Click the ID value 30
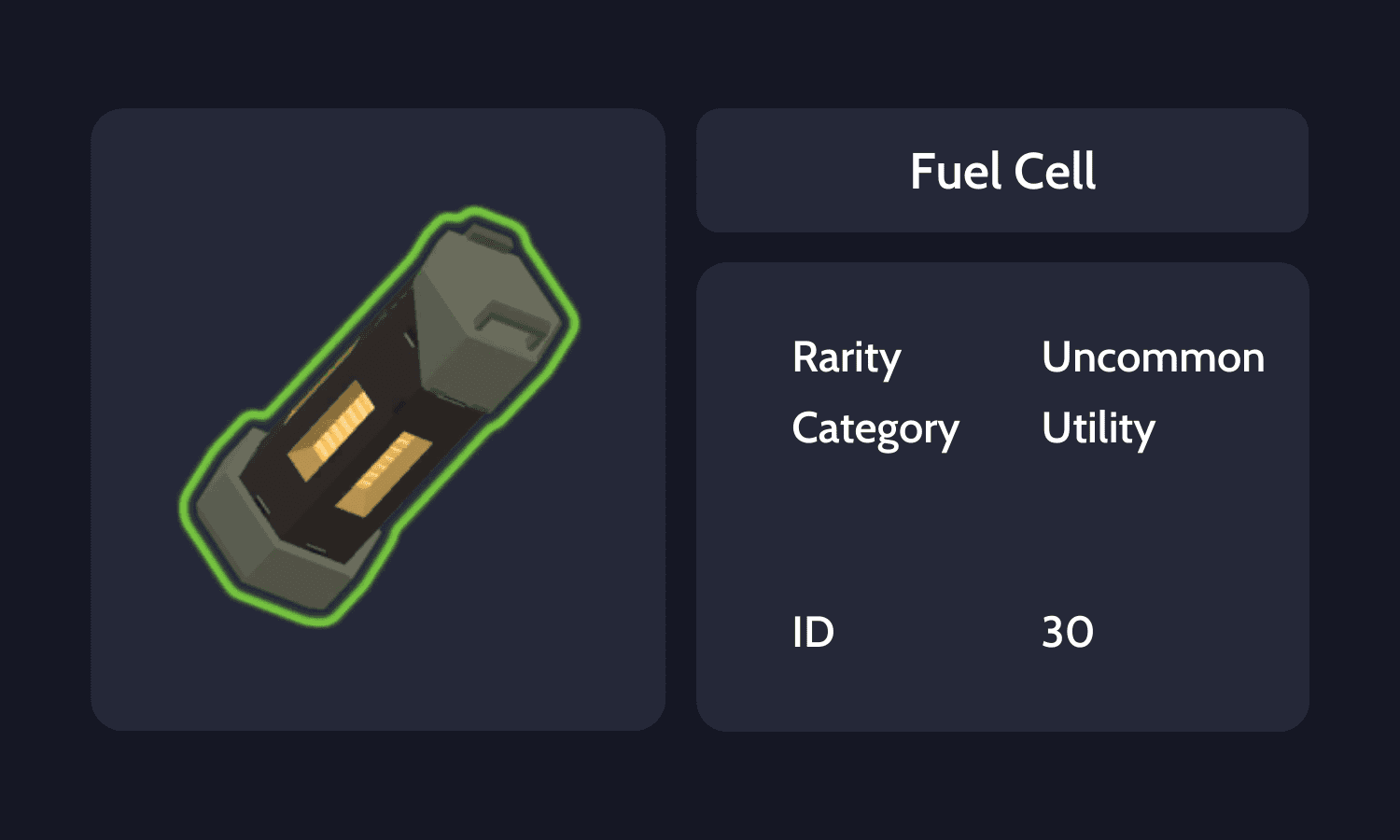1400x840 pixels. click(x=1069, y=632)
